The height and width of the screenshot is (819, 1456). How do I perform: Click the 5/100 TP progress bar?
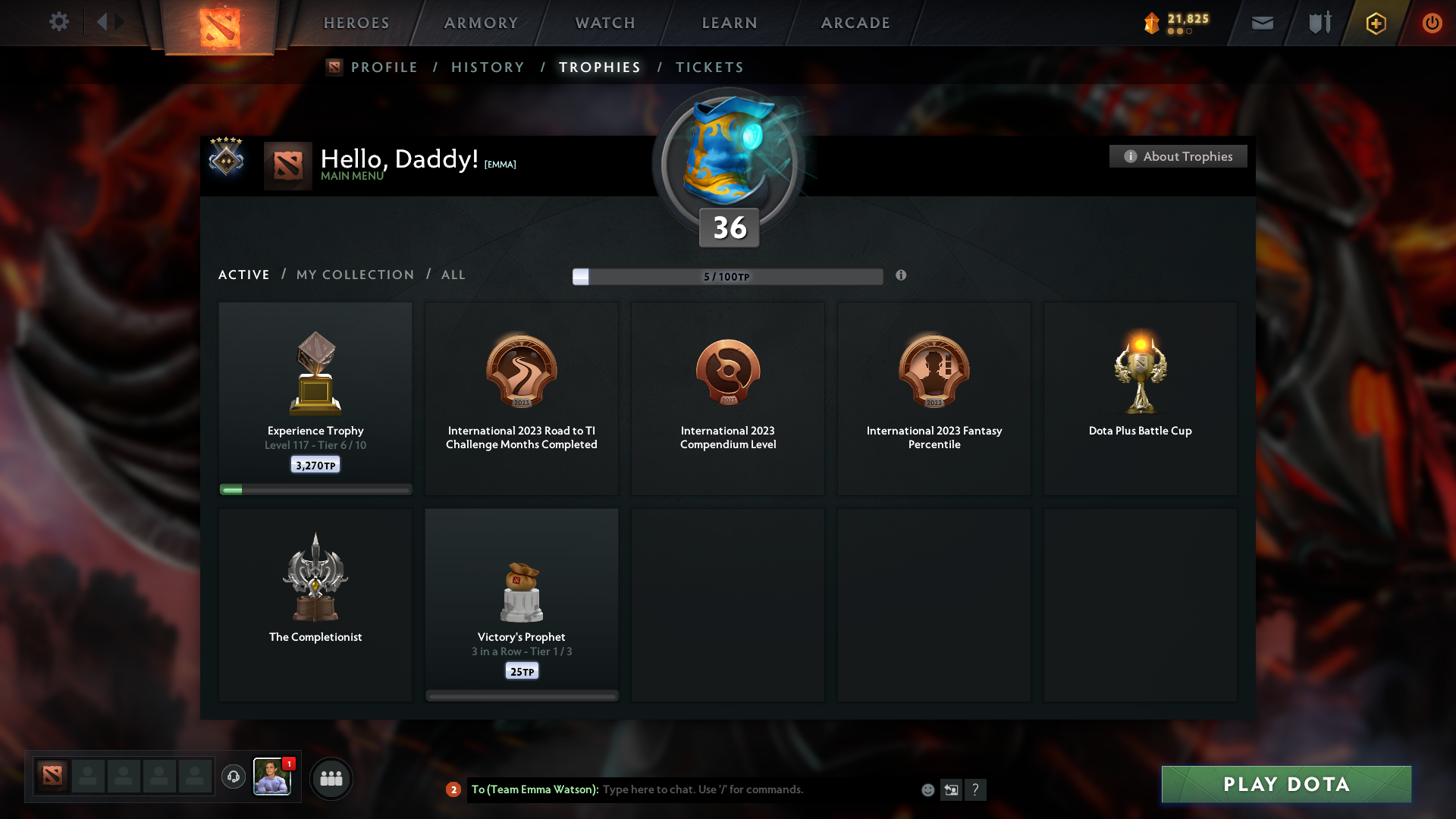(728, 277)
